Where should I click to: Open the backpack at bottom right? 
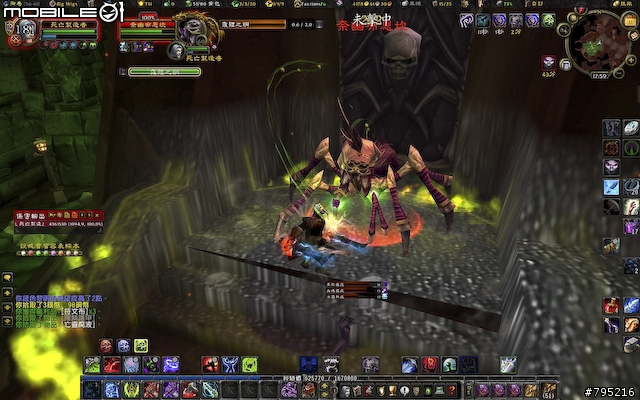point(550,390)
